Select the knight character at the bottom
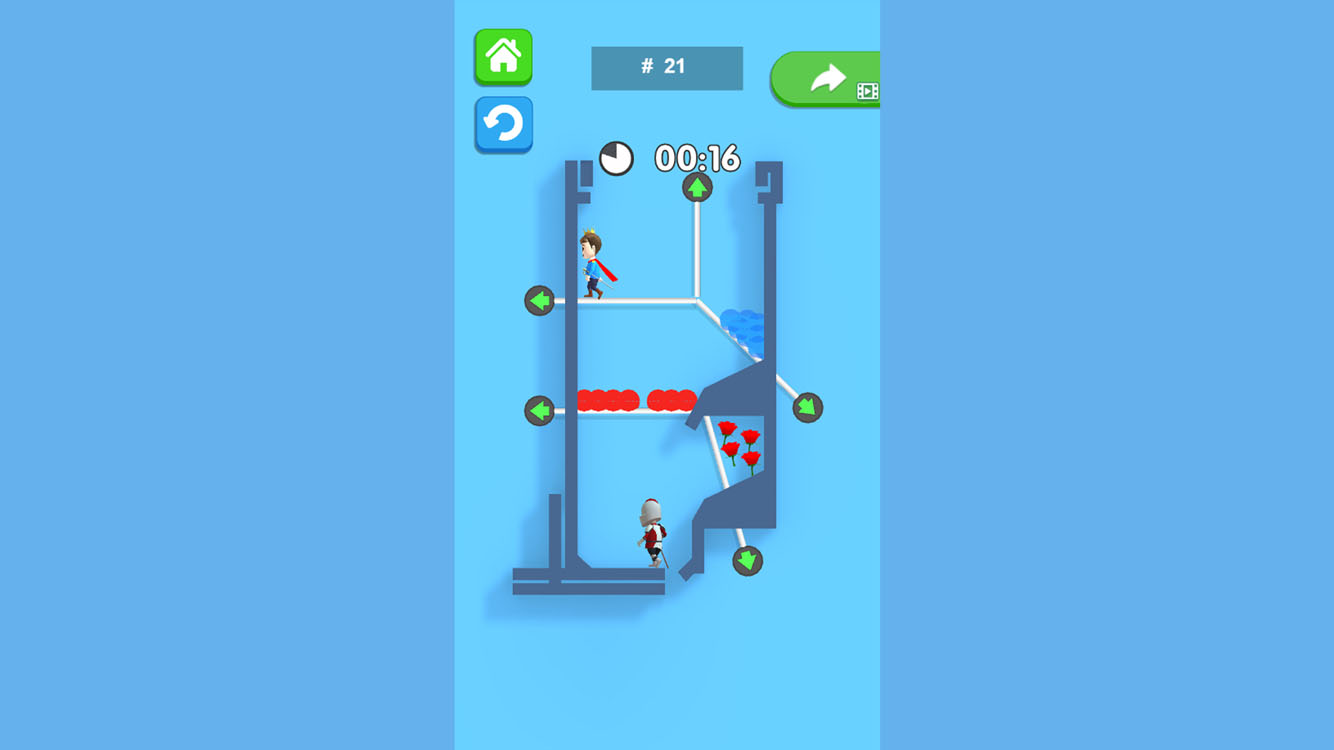The height and width of the screenshot is (750, 1334). tap(650, 530)
